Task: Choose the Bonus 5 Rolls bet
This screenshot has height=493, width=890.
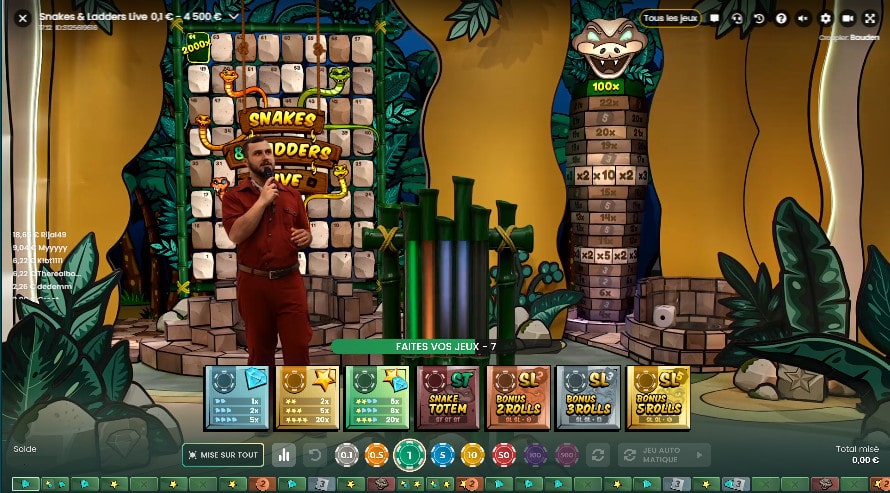Action: [655, 397]
